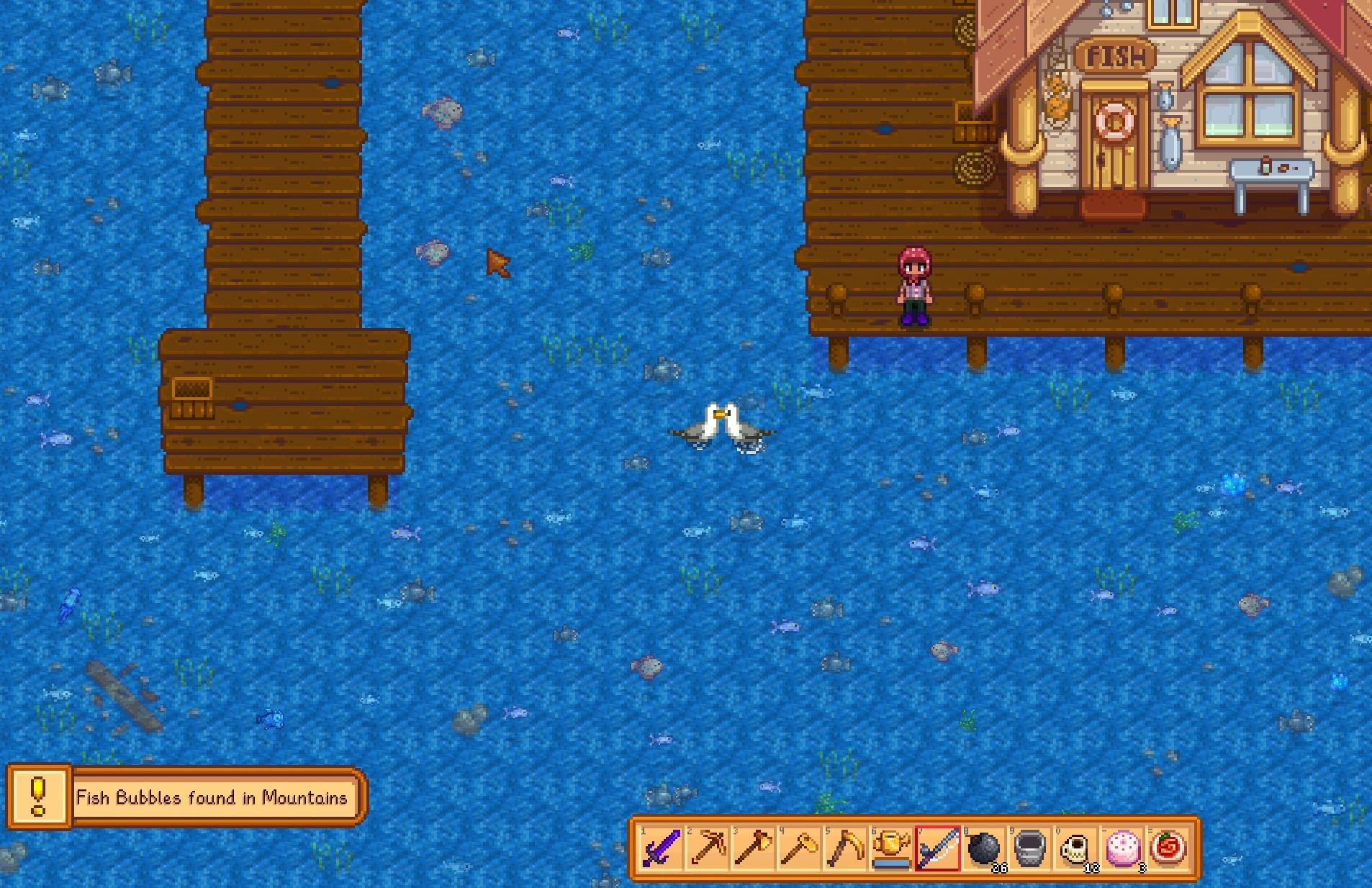The image size is (1372, 888).
Task: Select the coffee cup stack
Action: 1075,848
